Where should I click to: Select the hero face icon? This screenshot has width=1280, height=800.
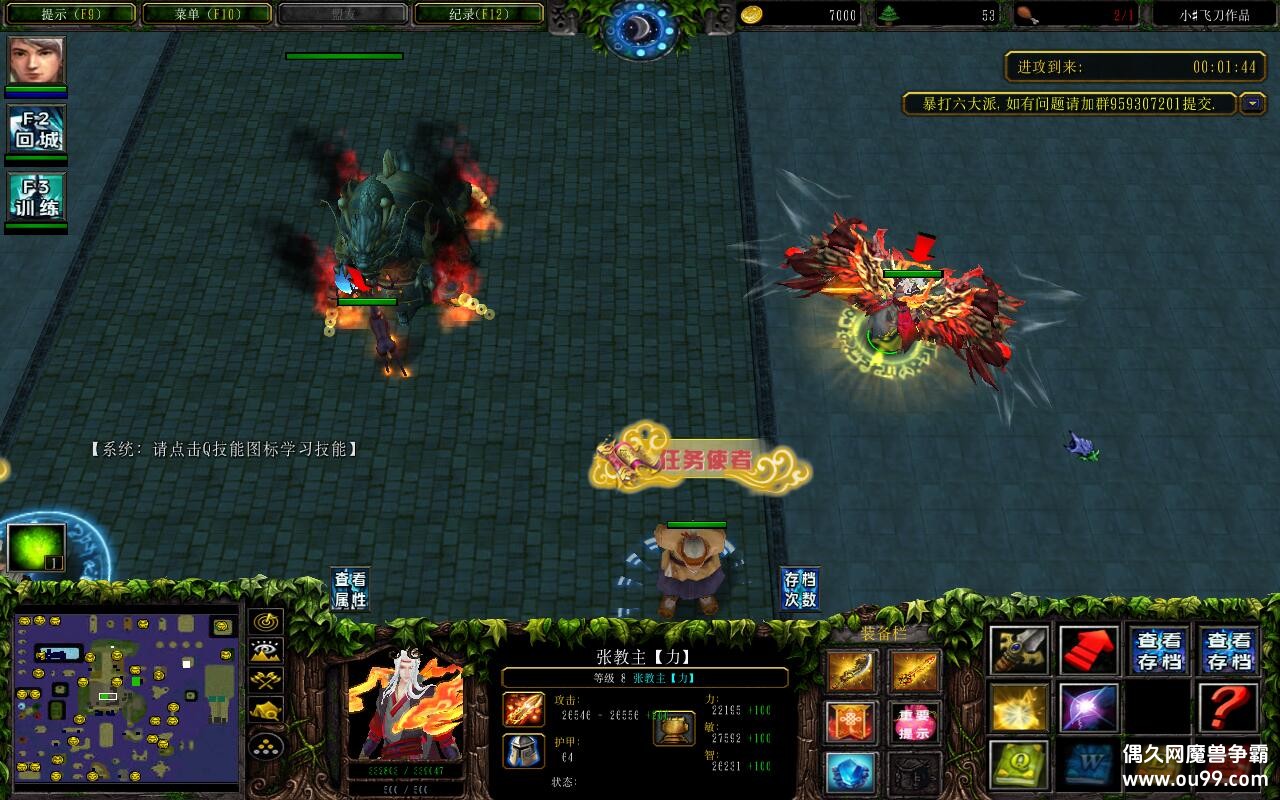coord(37,61)
